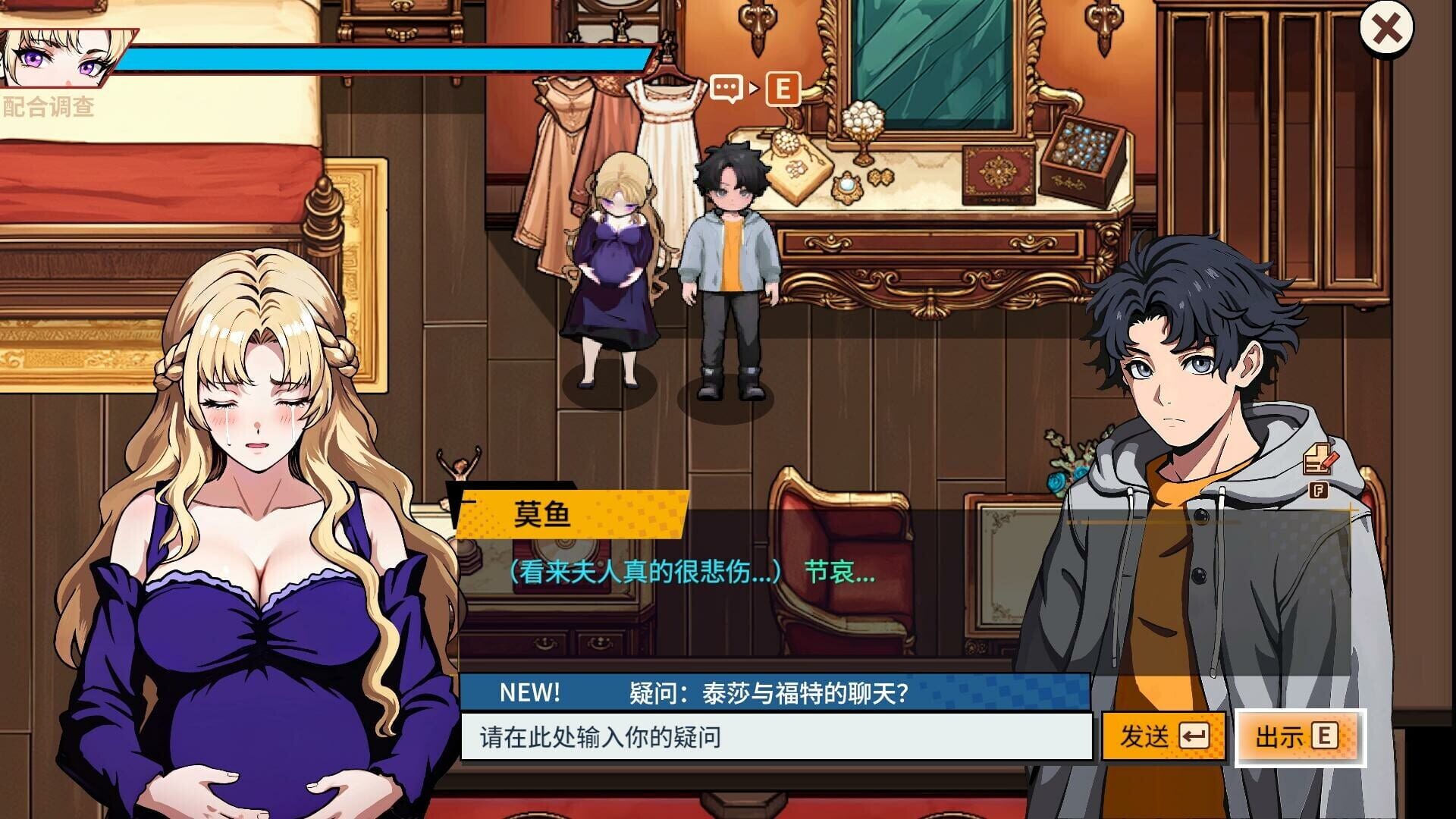Click the orange E key prompt icon
The height and width of the screenshot is (819, 1456).
coord(783,90)
